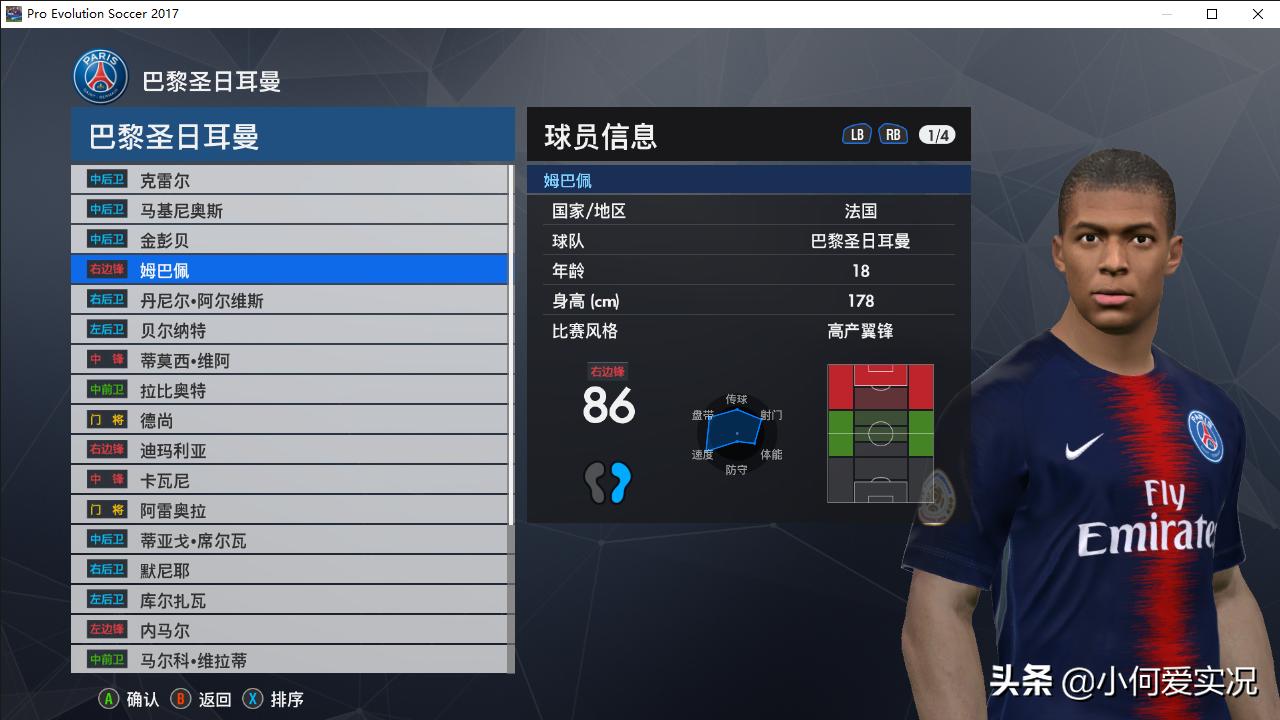The width and height of the screenshot is (1280, 720).
Task: Click the RB shoulder button icon
Action: 893,132
